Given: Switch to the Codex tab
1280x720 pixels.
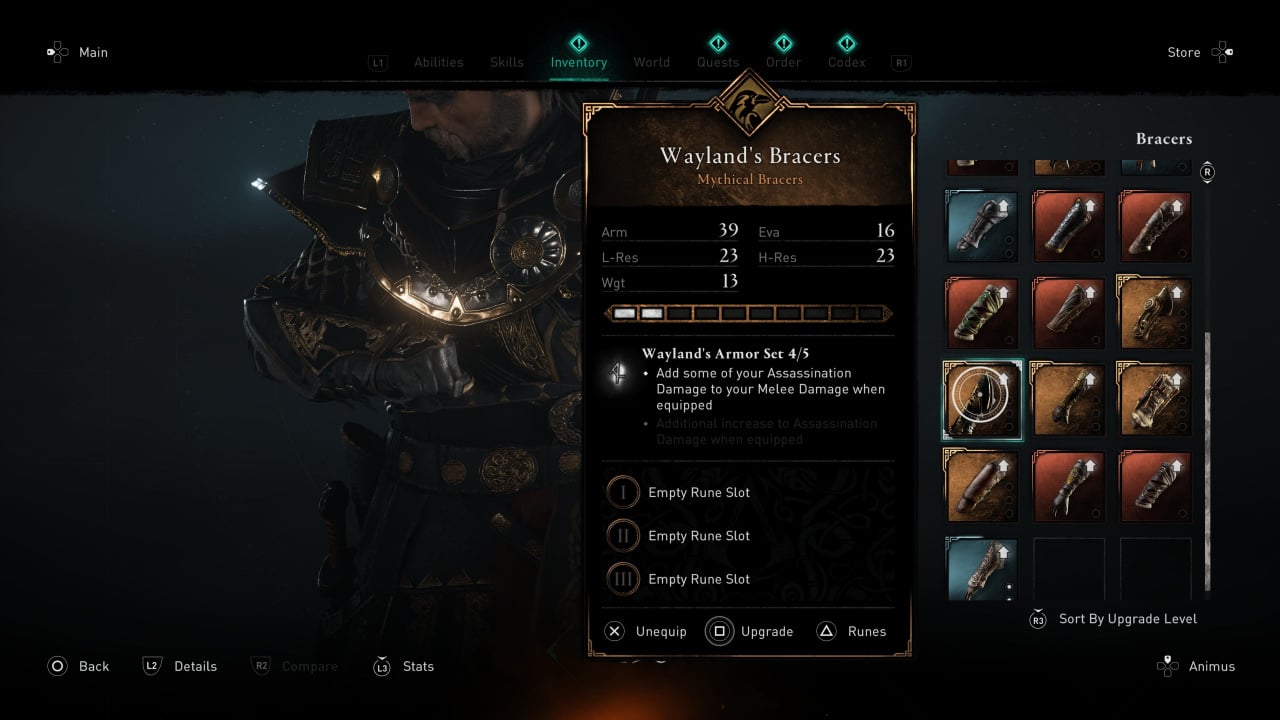Looking at the screenshot, I should [x=847, y=62].
